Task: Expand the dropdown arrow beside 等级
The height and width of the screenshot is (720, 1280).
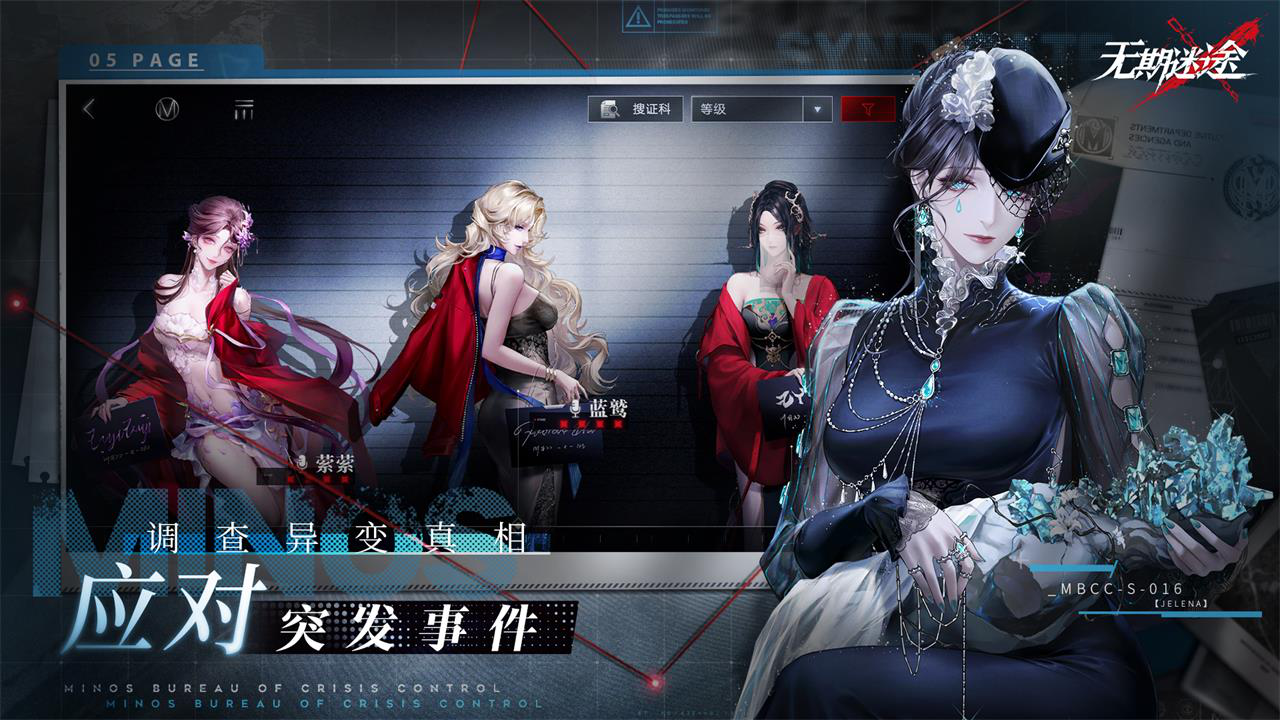Action: pyautogui.click(x=816, y=107)
